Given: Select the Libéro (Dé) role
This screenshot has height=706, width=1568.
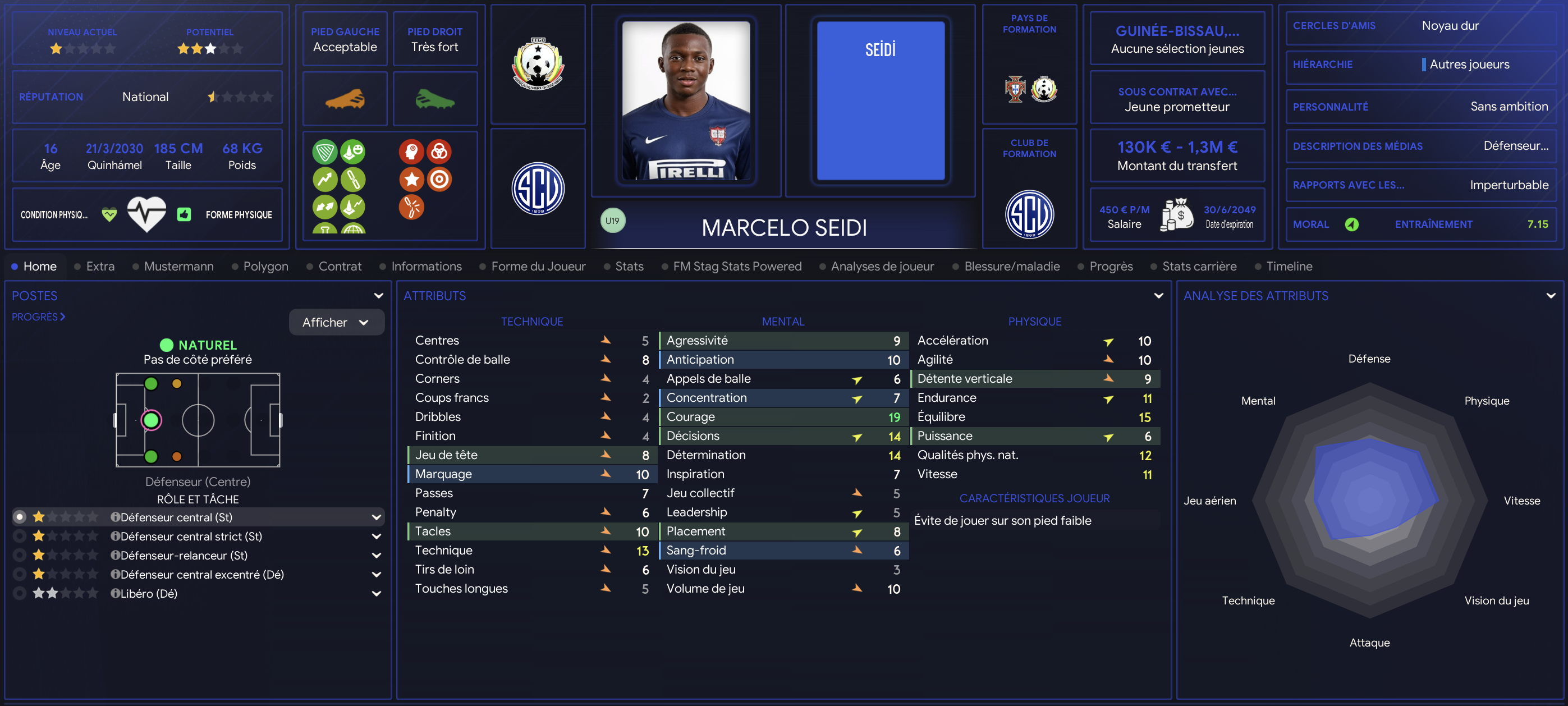Looking at the screenshot, I should pos(149,593).
